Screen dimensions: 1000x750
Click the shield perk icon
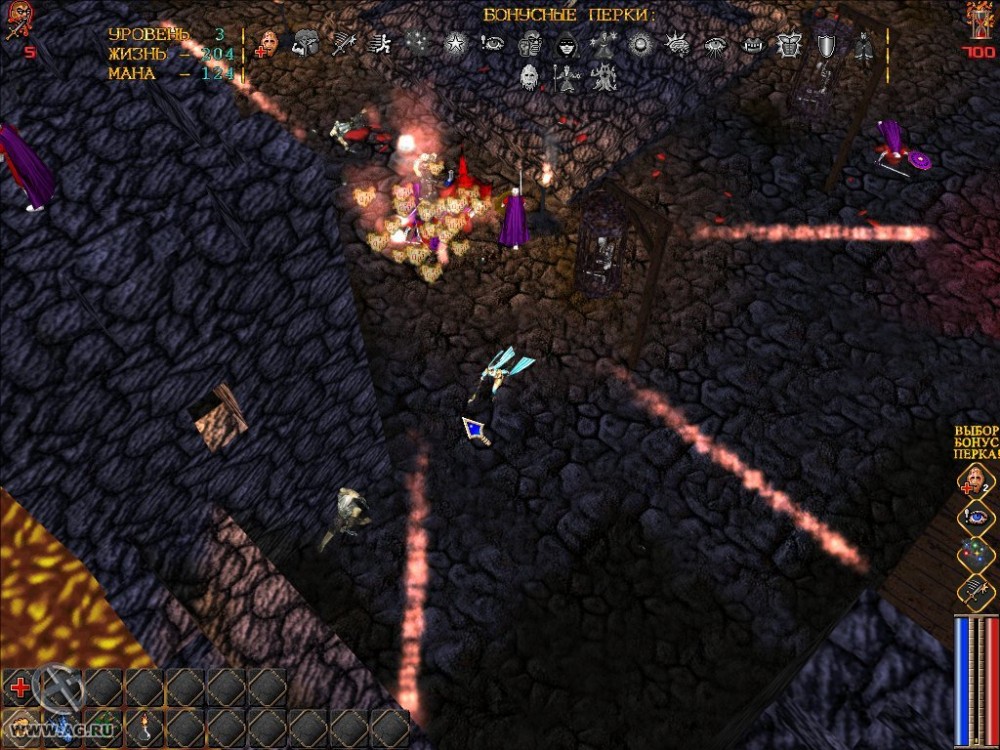(828, 44)
